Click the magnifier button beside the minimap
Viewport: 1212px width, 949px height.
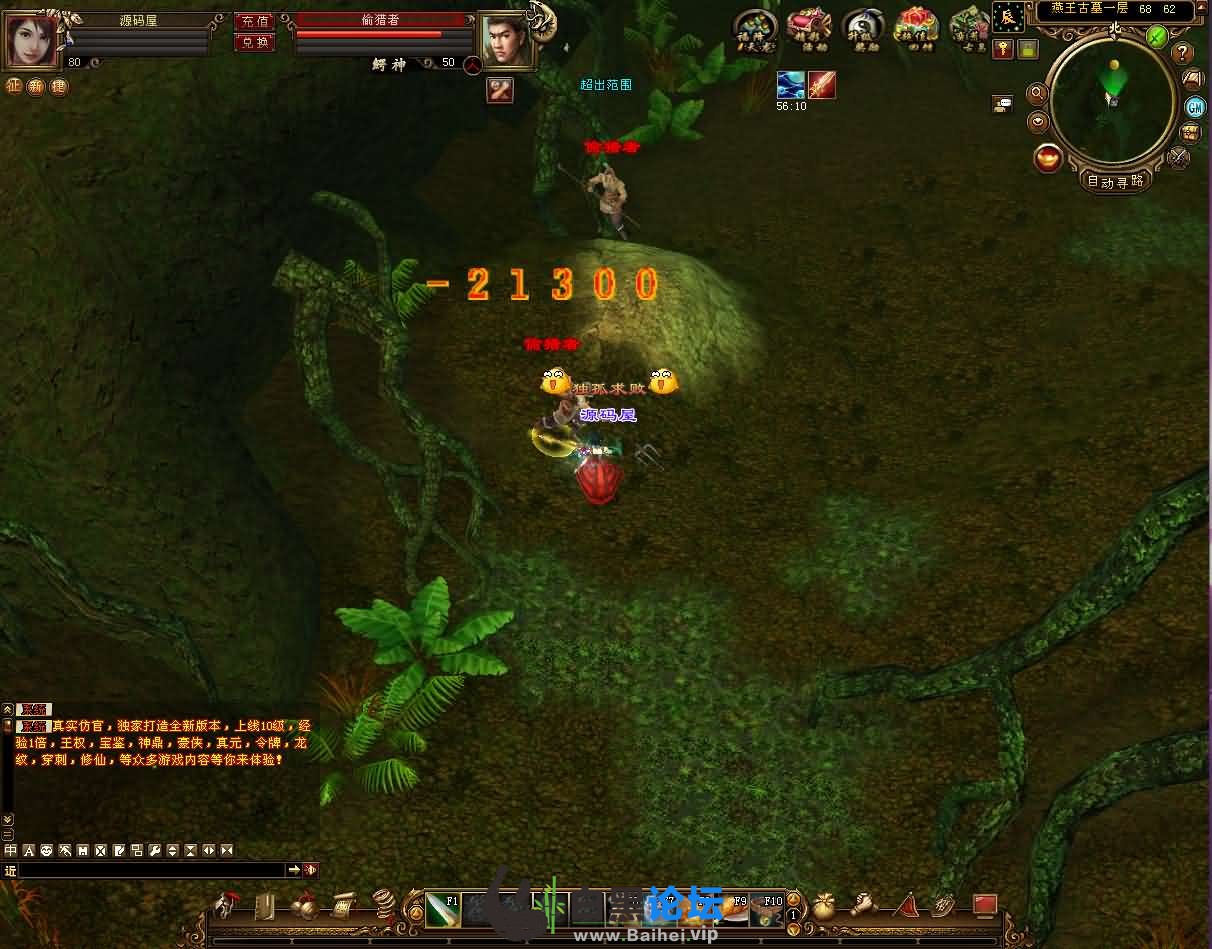pyautogui.click(x=1038, y=93)
